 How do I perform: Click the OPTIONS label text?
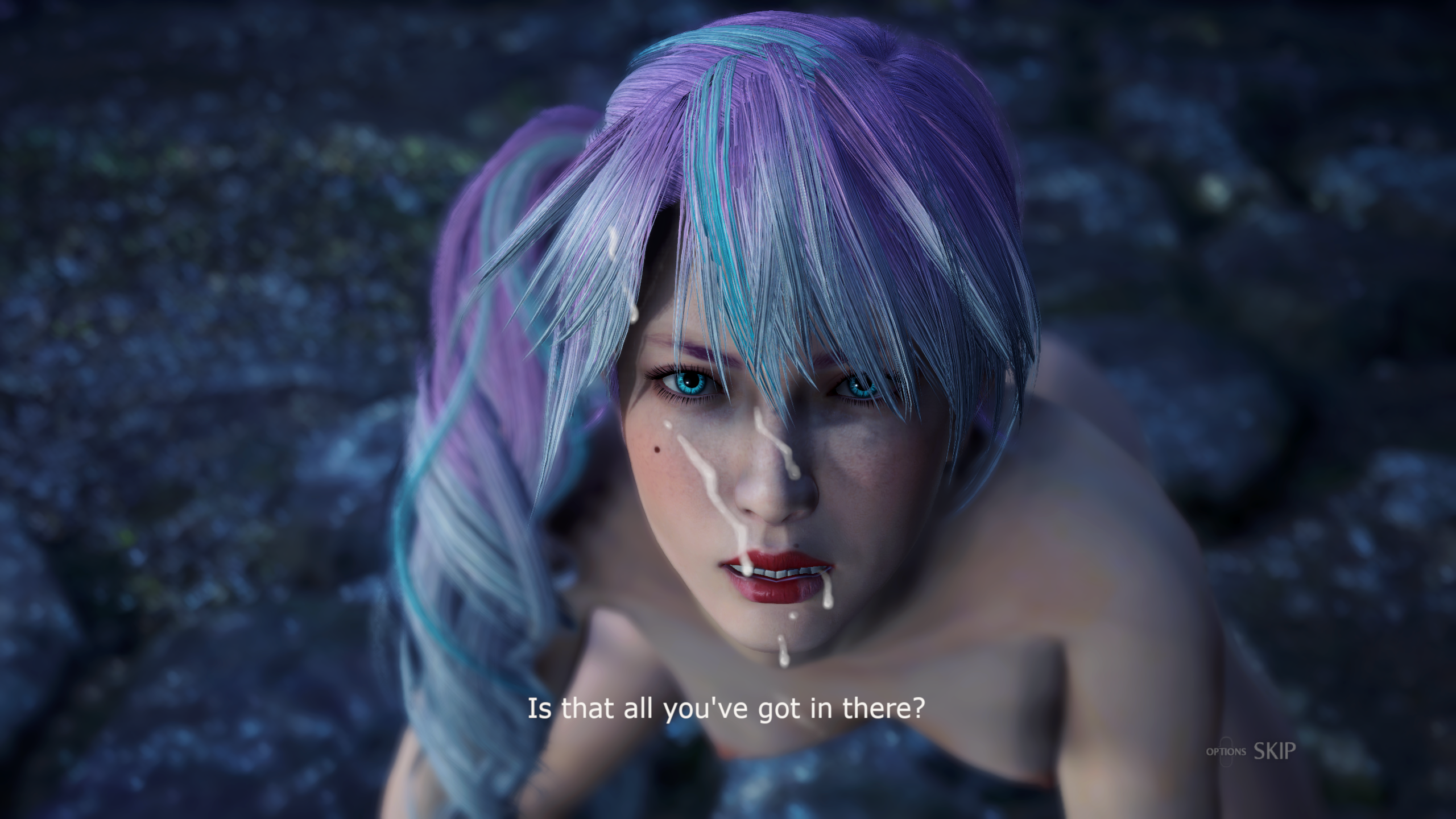click(1226, 752)
